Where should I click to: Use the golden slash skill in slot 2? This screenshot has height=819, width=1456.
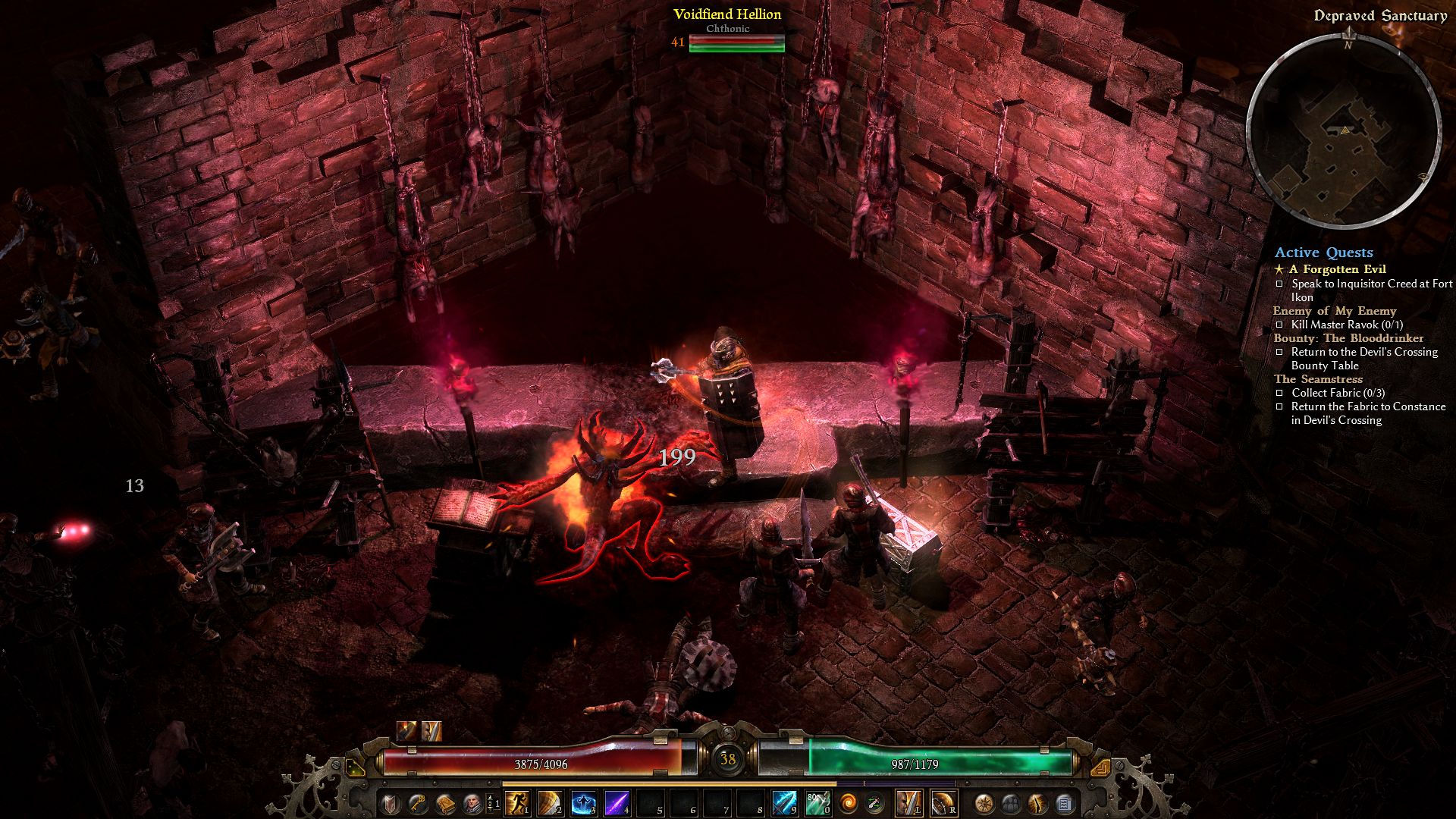click(x=551, y=803)
